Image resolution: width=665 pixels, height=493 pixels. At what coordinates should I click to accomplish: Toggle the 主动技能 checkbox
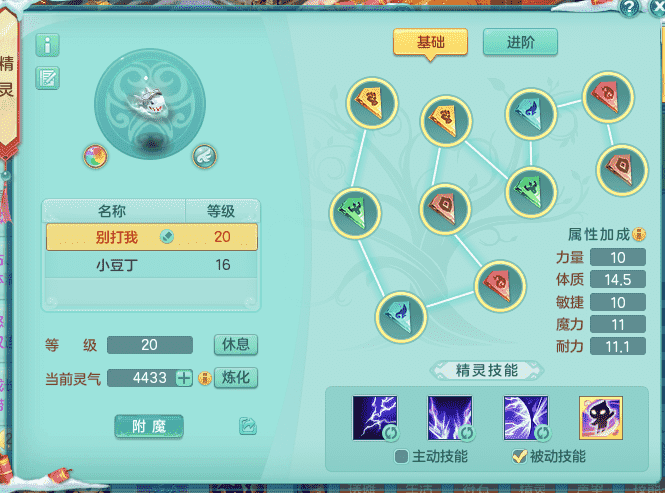[x=401, y=457]
